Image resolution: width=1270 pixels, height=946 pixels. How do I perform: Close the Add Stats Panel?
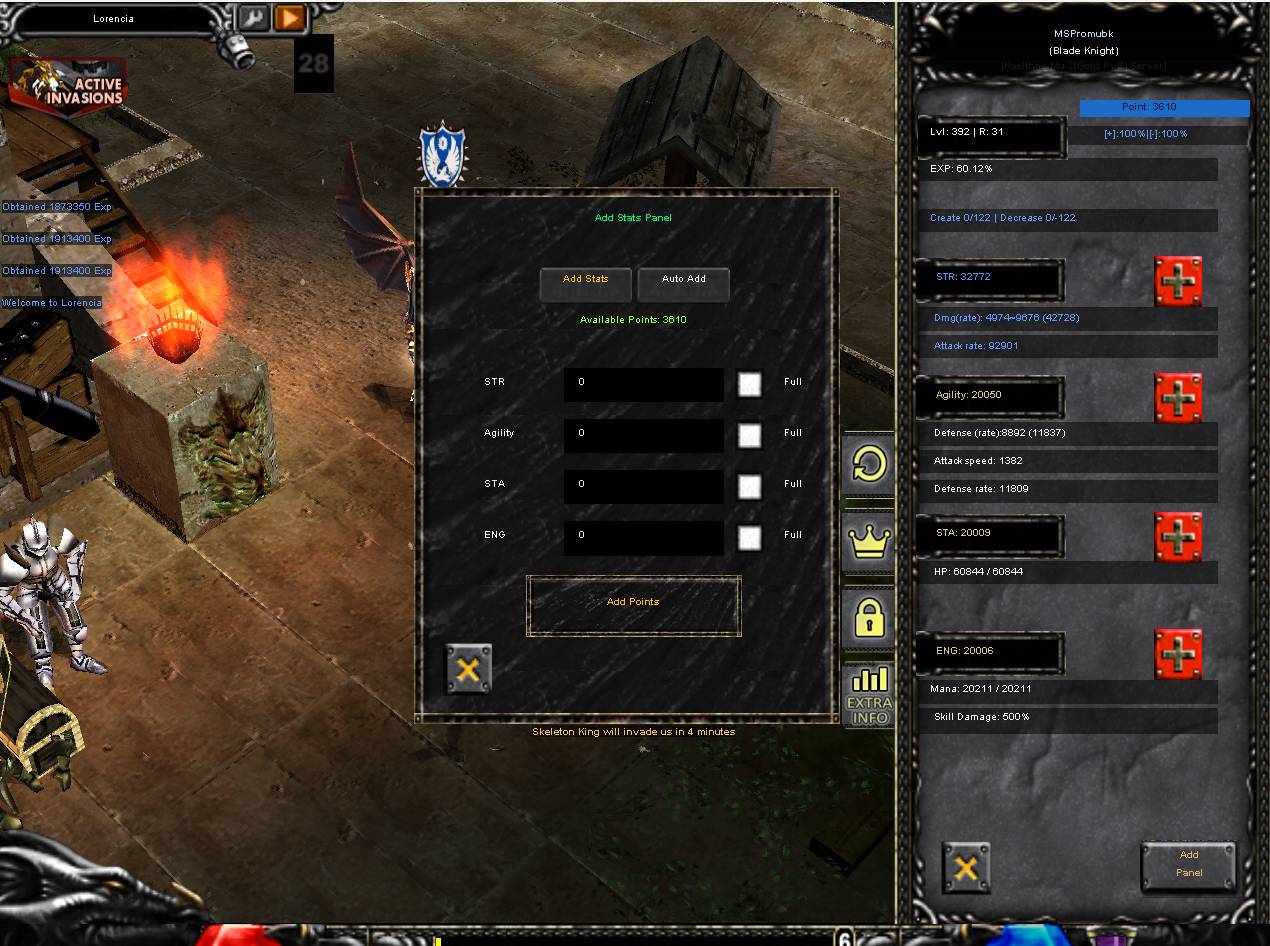tap(468, 669)
